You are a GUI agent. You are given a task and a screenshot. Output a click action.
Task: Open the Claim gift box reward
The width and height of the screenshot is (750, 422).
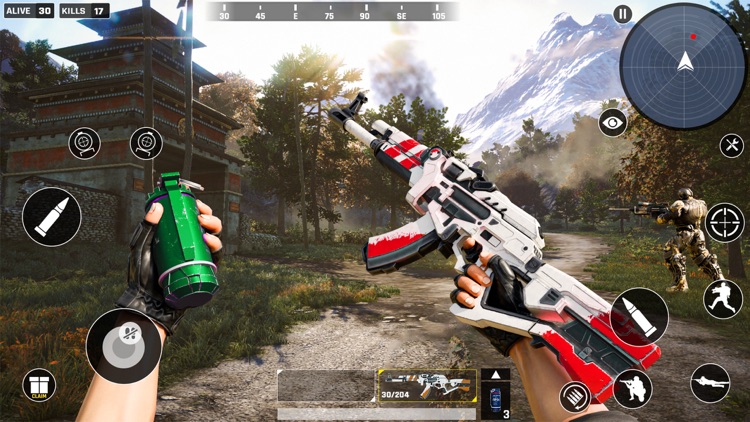(39, 385)
